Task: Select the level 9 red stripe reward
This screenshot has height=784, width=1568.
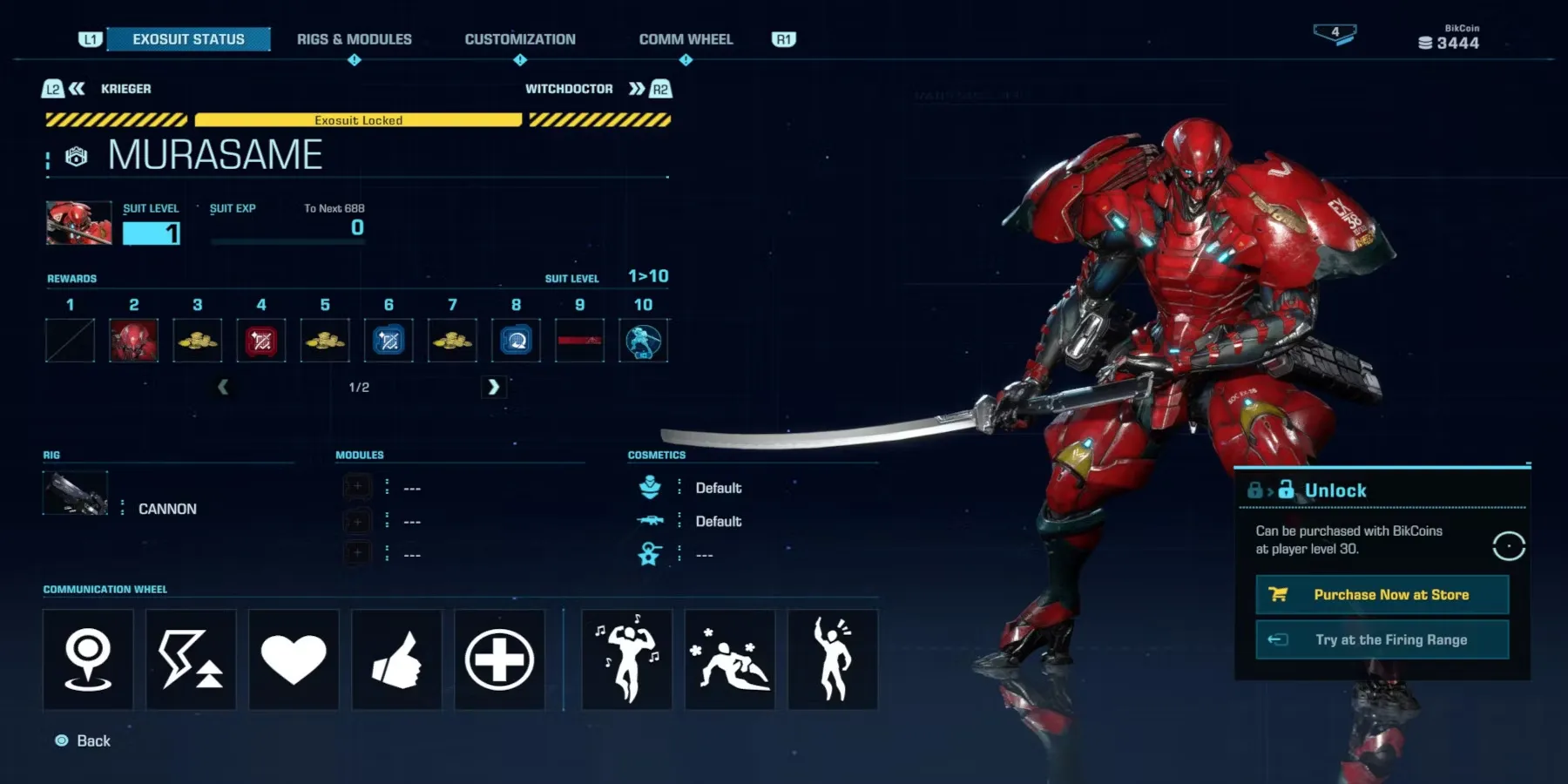Action: [580, 341]
